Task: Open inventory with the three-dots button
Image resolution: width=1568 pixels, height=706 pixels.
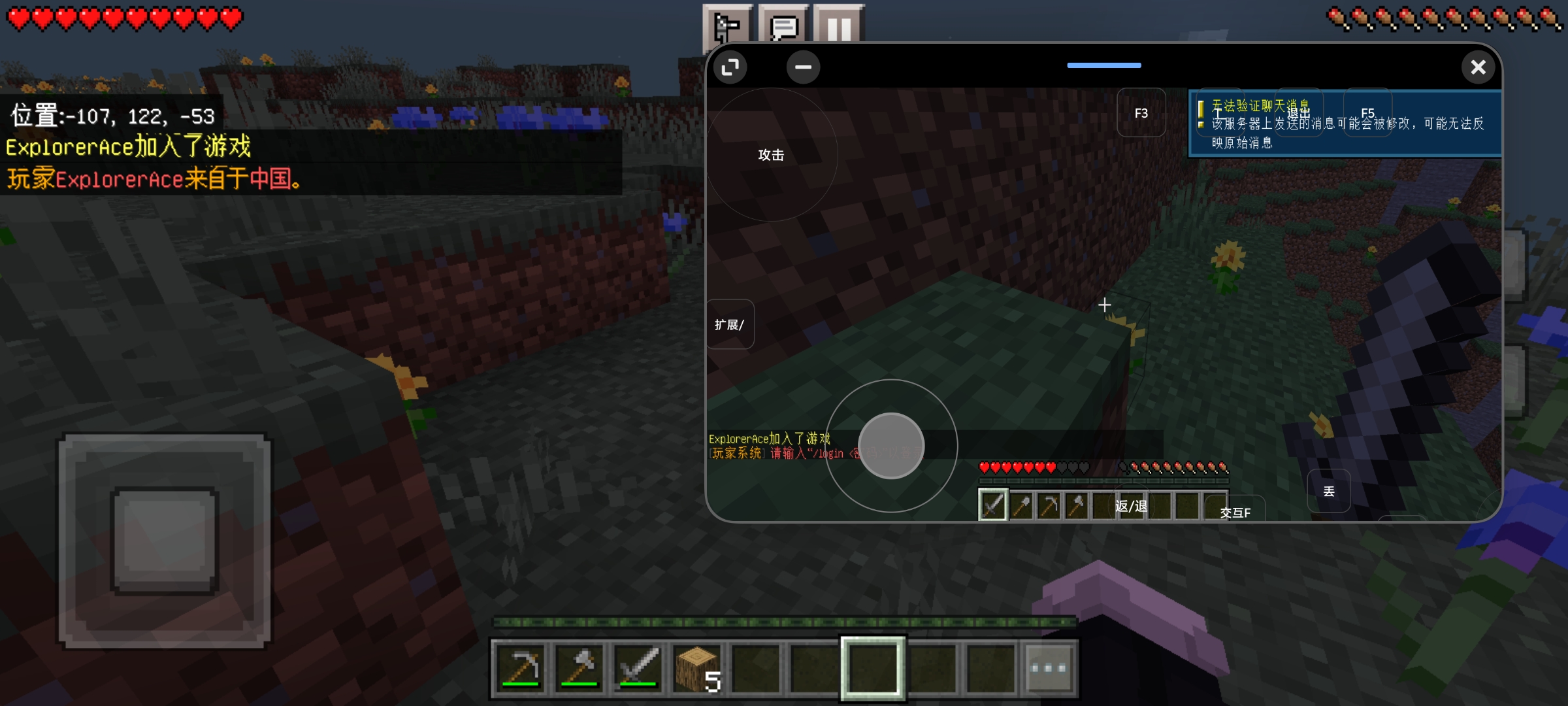Action: [1048, 667]
